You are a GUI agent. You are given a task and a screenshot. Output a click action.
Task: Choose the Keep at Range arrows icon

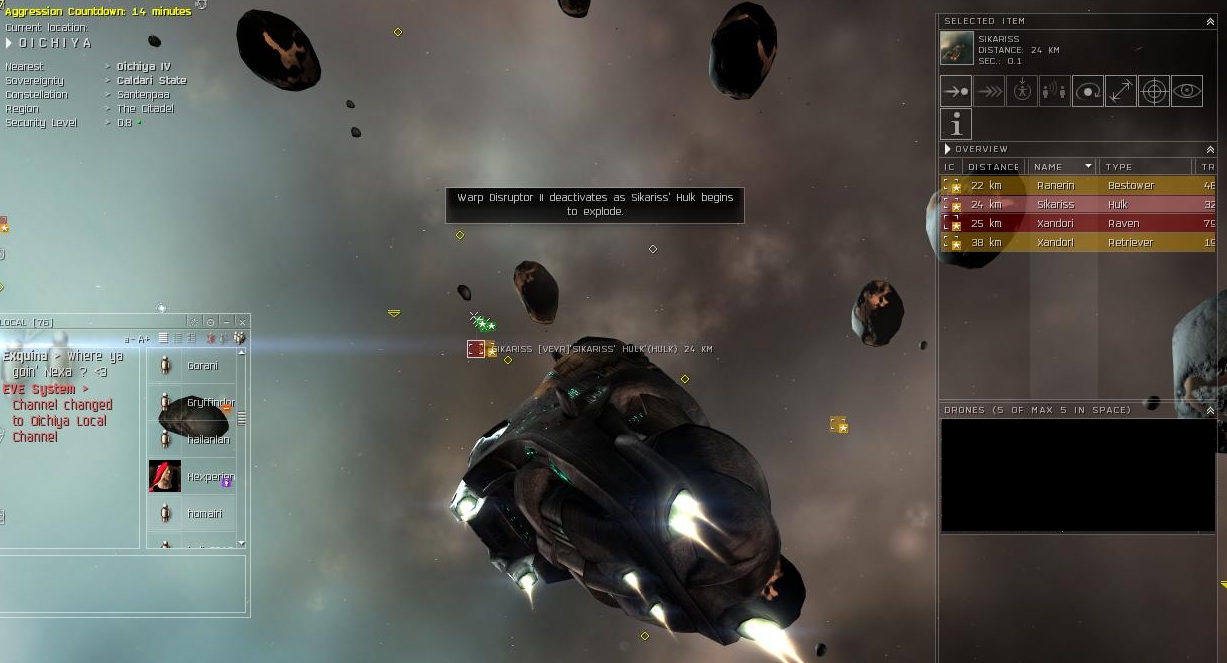(x=1121, y=91)
